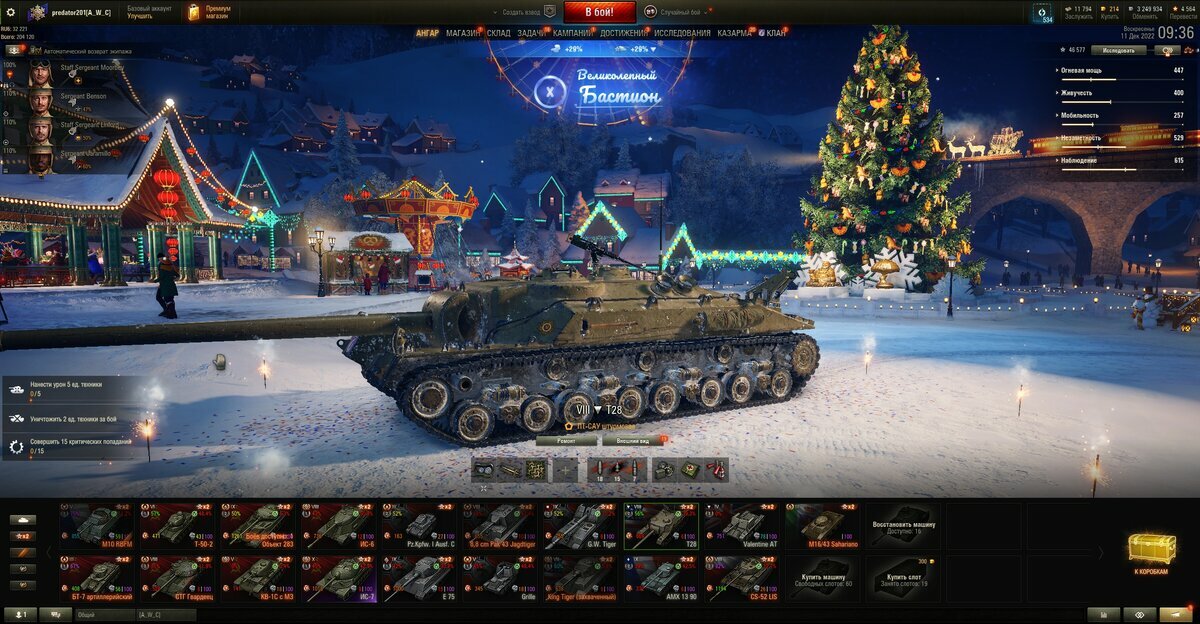Click the Исследовать research button

(1119, 49)
